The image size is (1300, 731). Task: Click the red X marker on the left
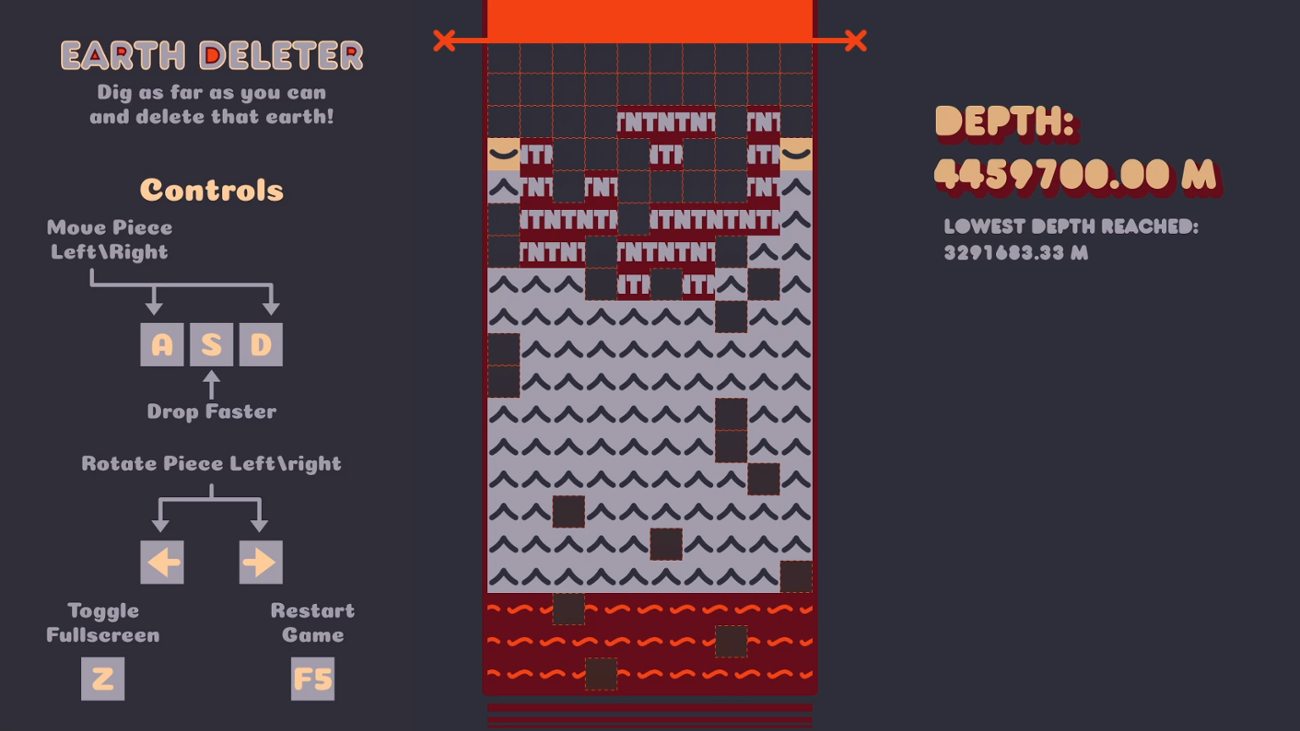[x=444, y=41]
